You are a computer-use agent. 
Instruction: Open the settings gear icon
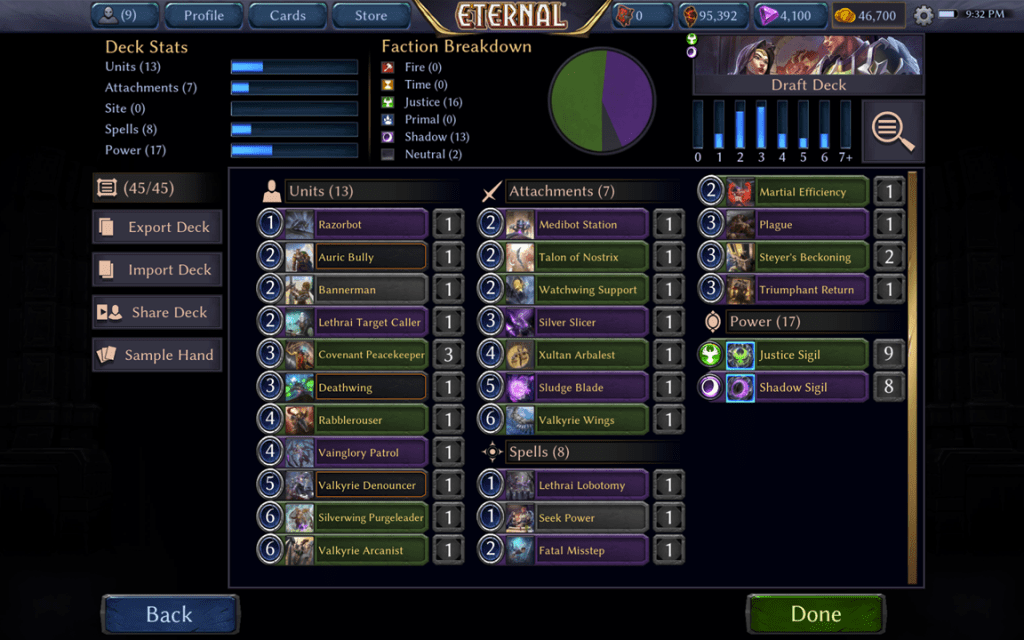(923, 16)
